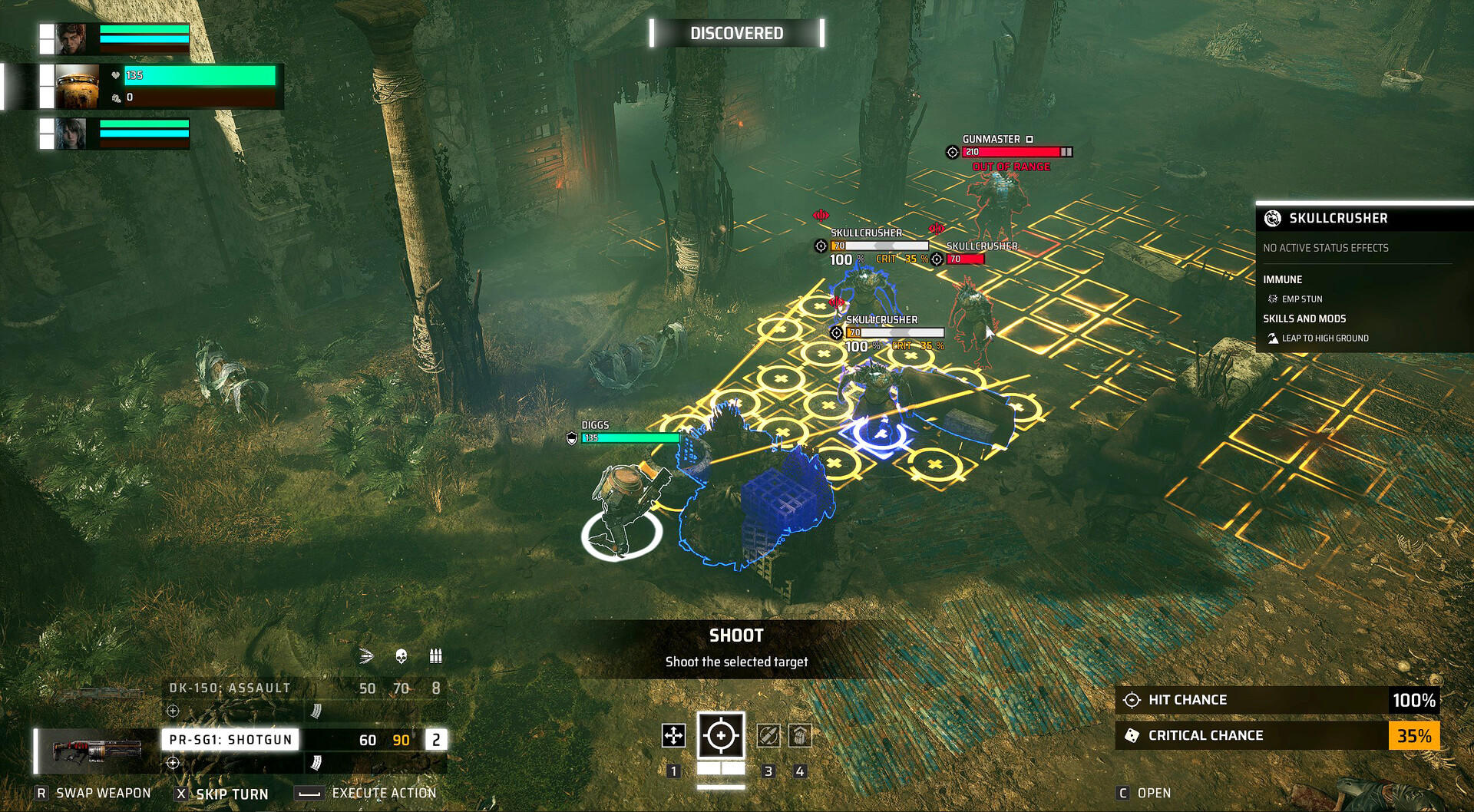
Task: Click the Hit Chance crosshair icon
Action: pyautogui.click(x=1132, y=699)
